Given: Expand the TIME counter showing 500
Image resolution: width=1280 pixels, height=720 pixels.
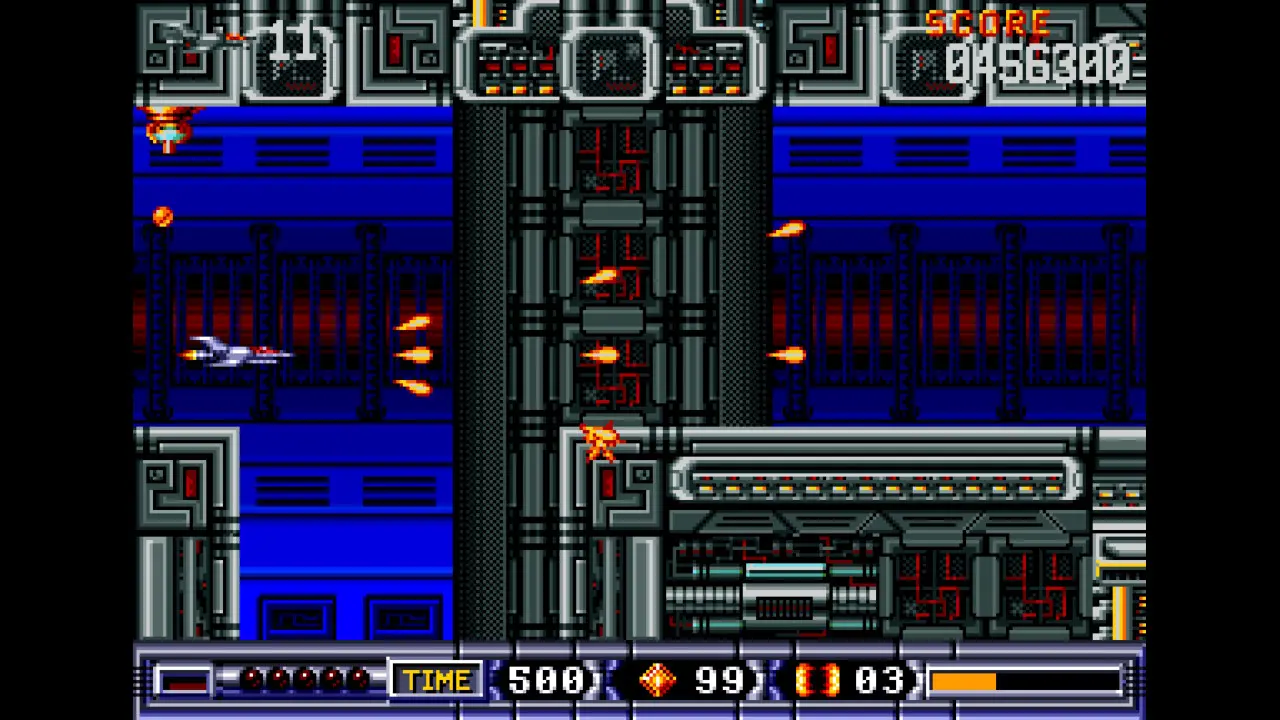Looking at the screenshot, I should click(545, 680).
